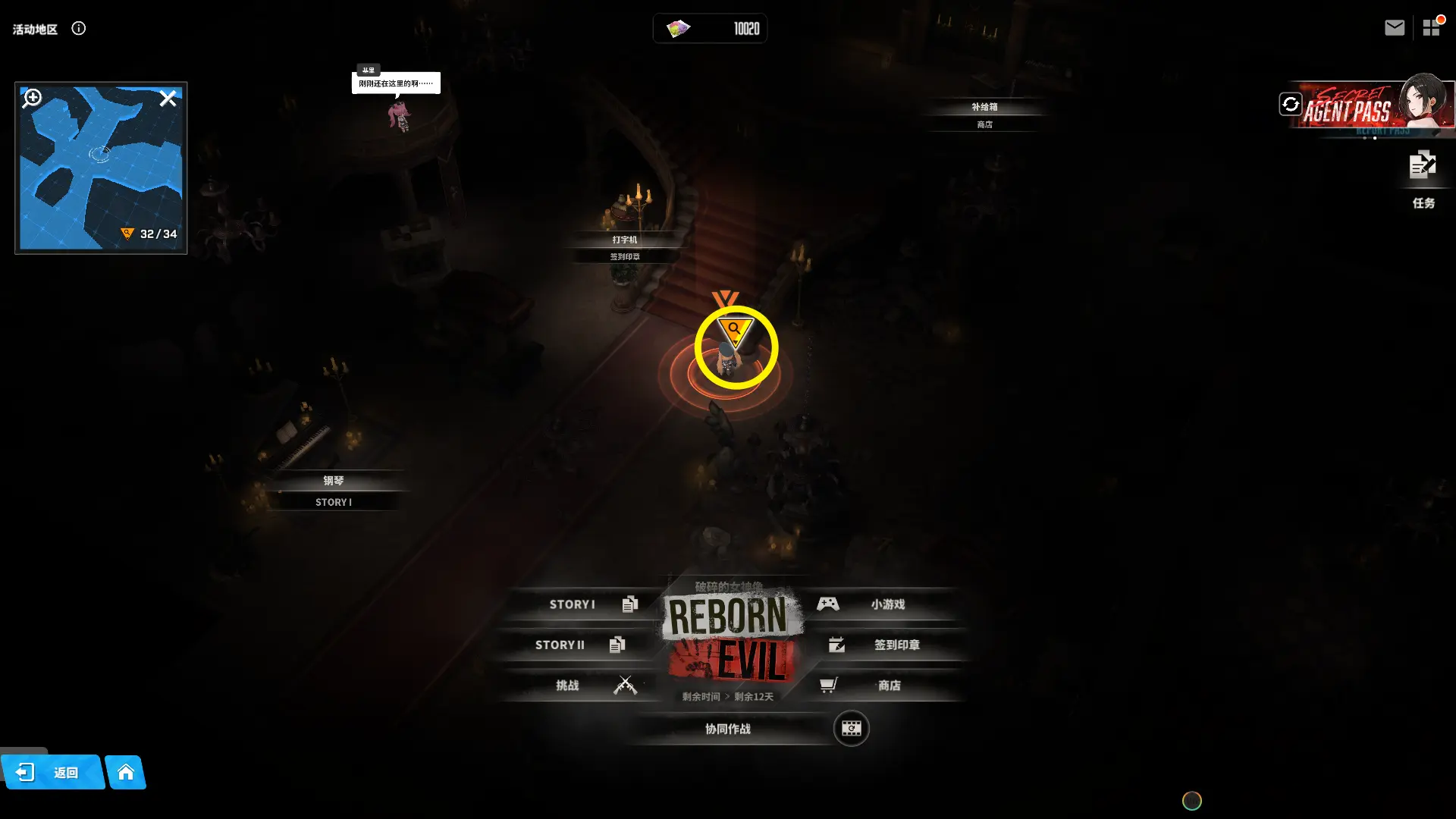Screen dimensions: 1456x819
Task: Click the 返回 back button
Action: pos(52,773)
